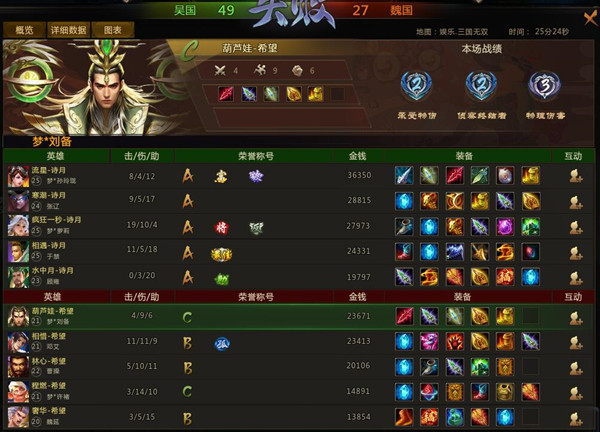Screen dimensions: 600x432
Task: Click the 金钱 gold column header
Action: (x=357, y=156)
